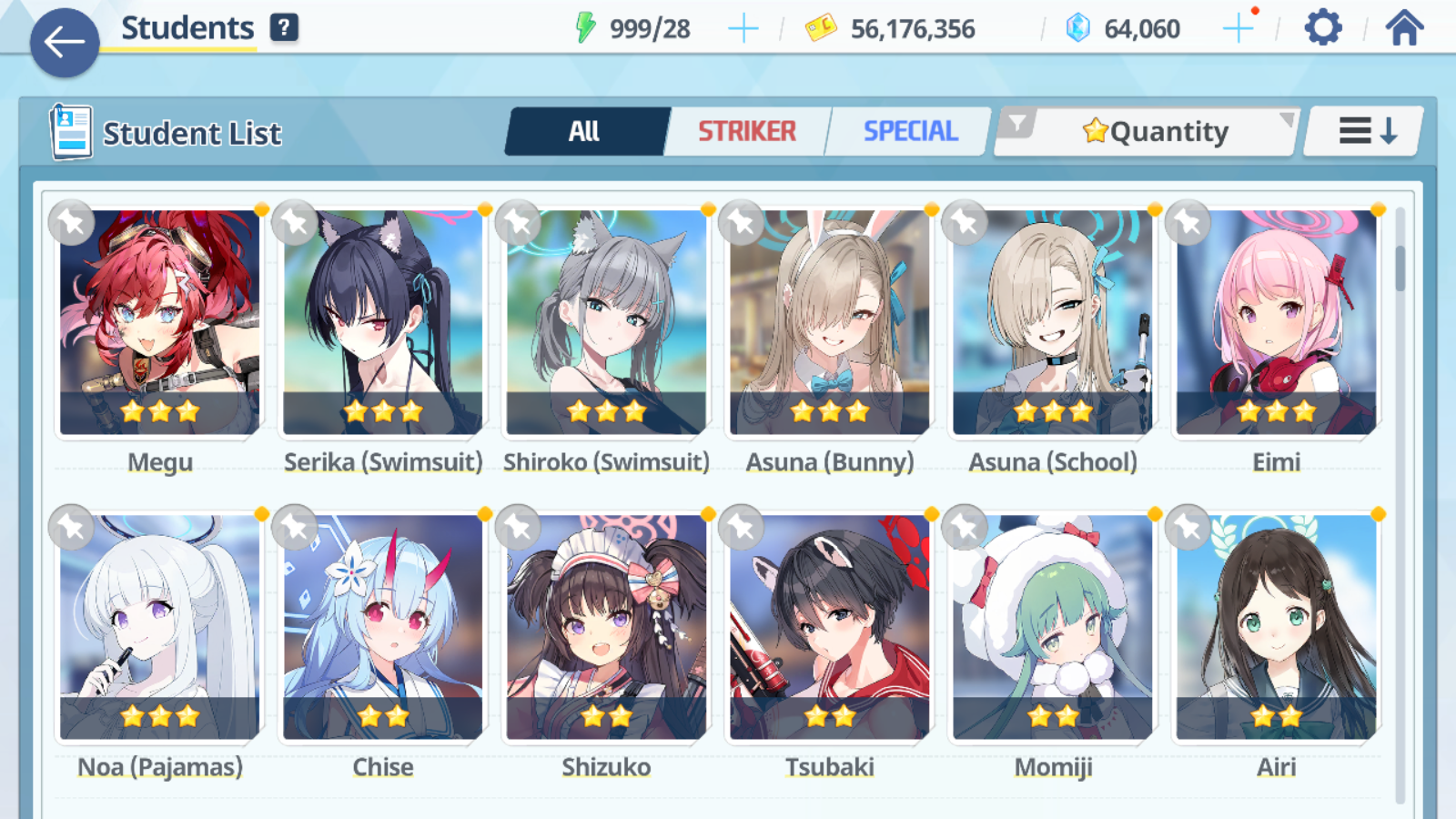Click the help question mark beside Students
1456x819 pixels.
click(286, 26)
